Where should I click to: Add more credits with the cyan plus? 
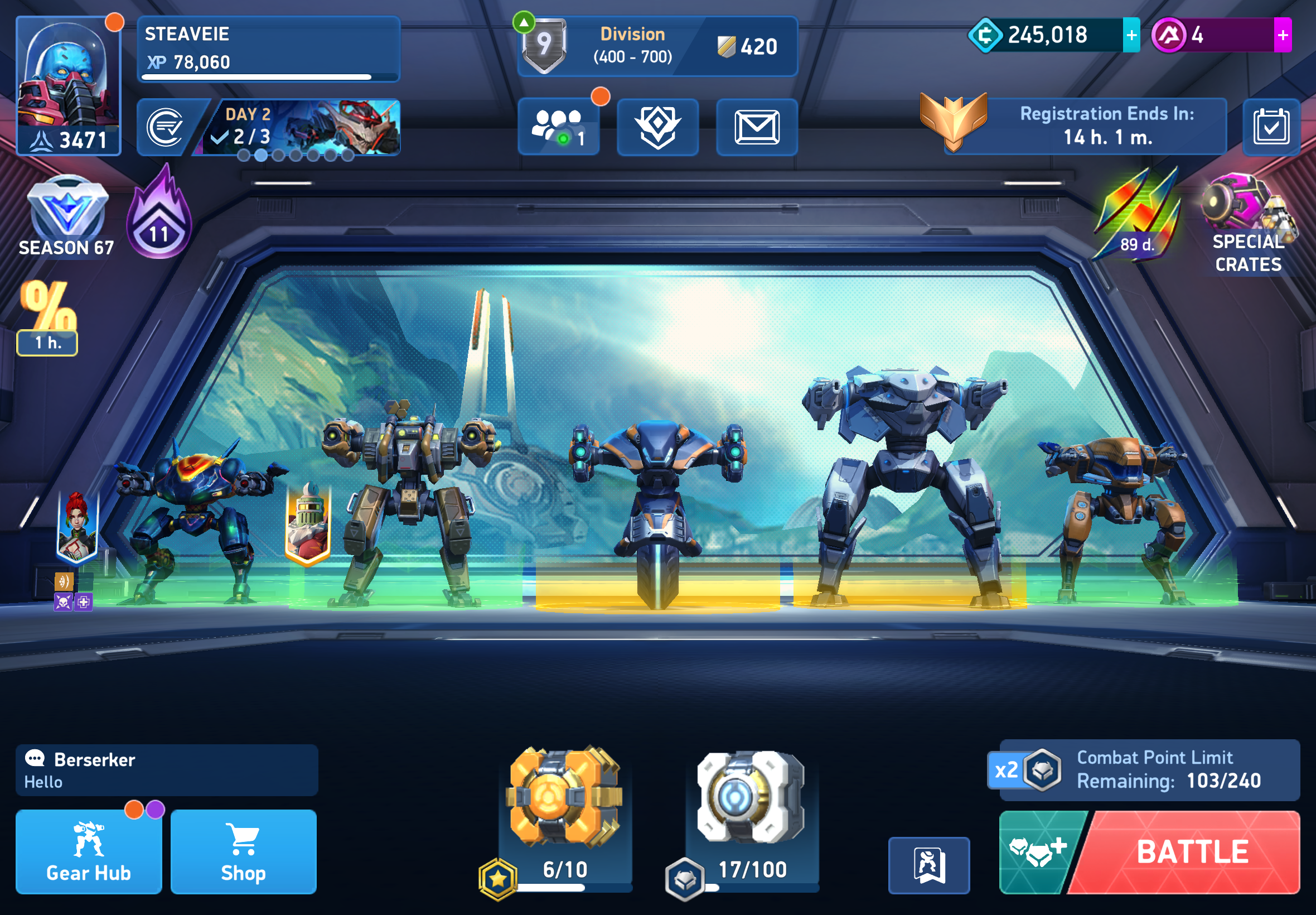point(1131,35)
